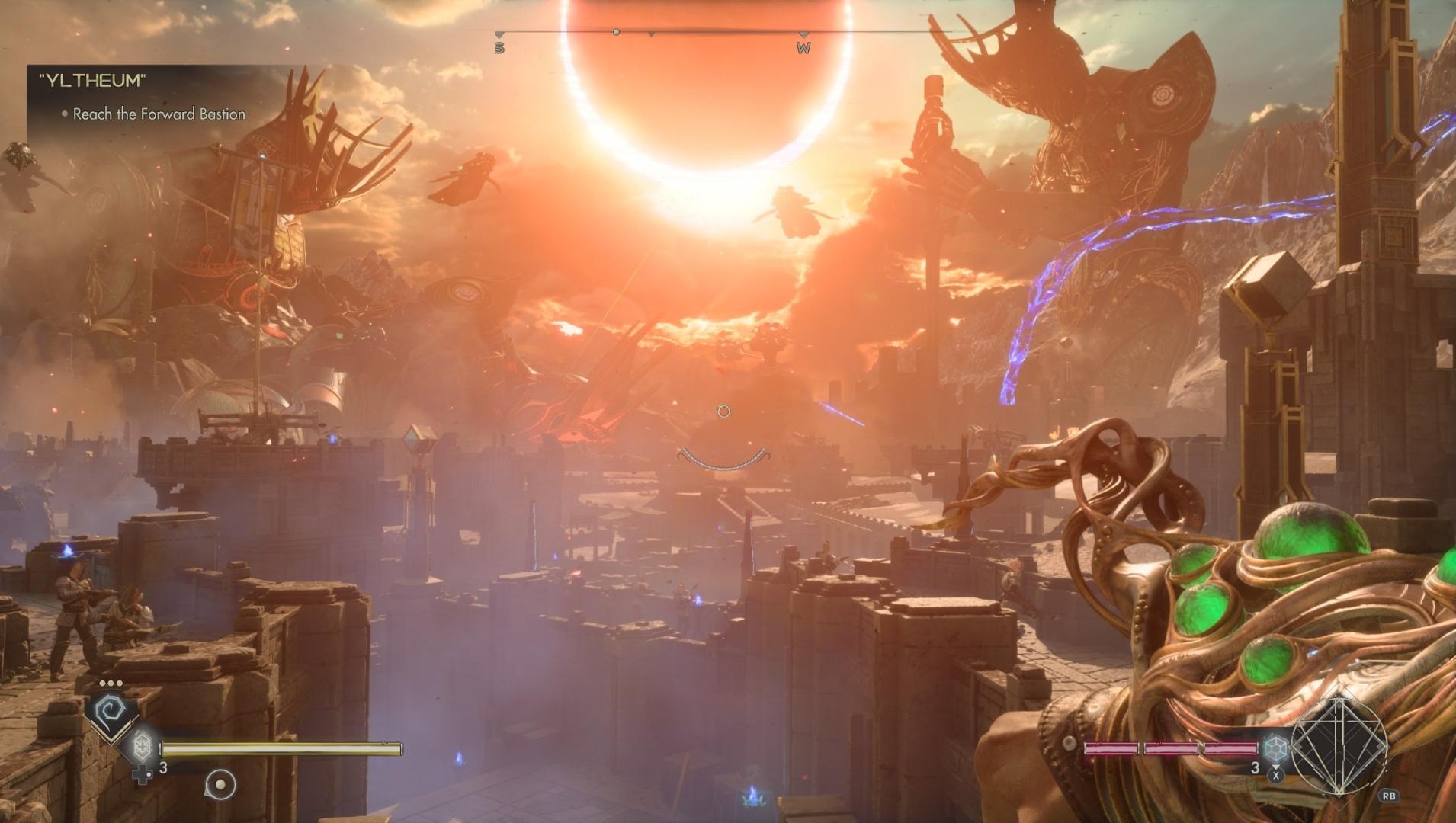This screenshot has width=1456, height=823.
Task: Click the compass bar heading strip
Action: (650, 34)
